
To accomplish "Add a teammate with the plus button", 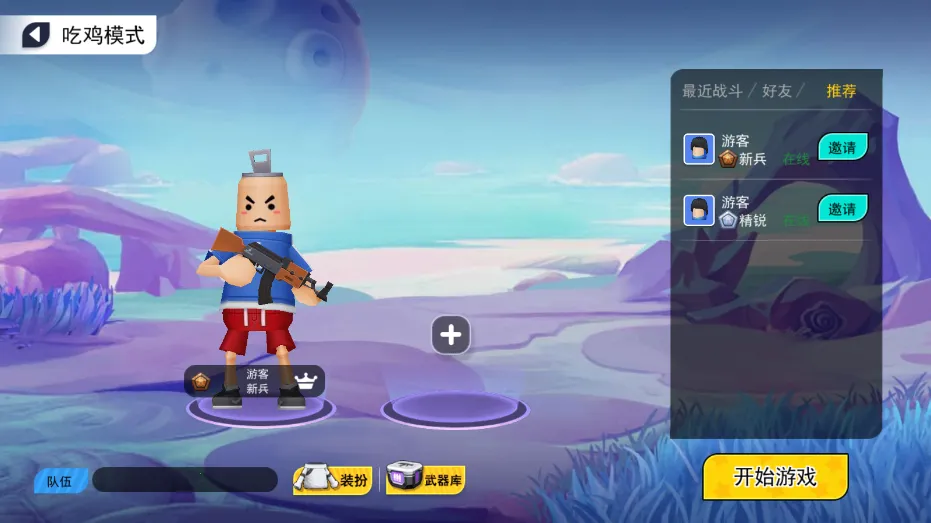I will [x=450, y=335].
